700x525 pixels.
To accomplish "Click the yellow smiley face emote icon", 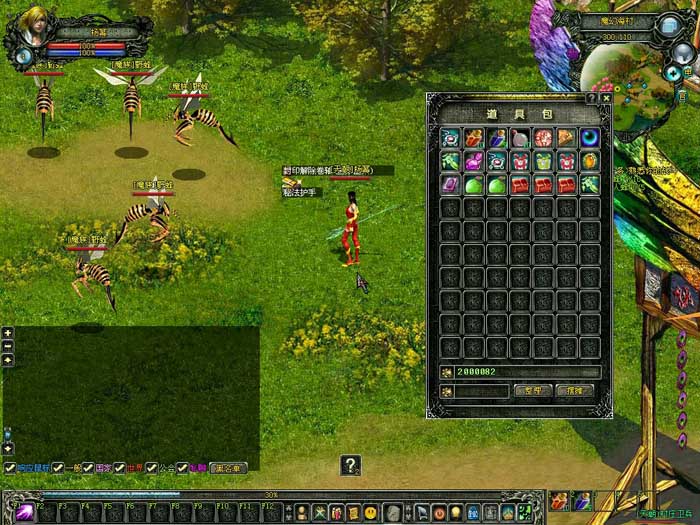I will point(371,513).
